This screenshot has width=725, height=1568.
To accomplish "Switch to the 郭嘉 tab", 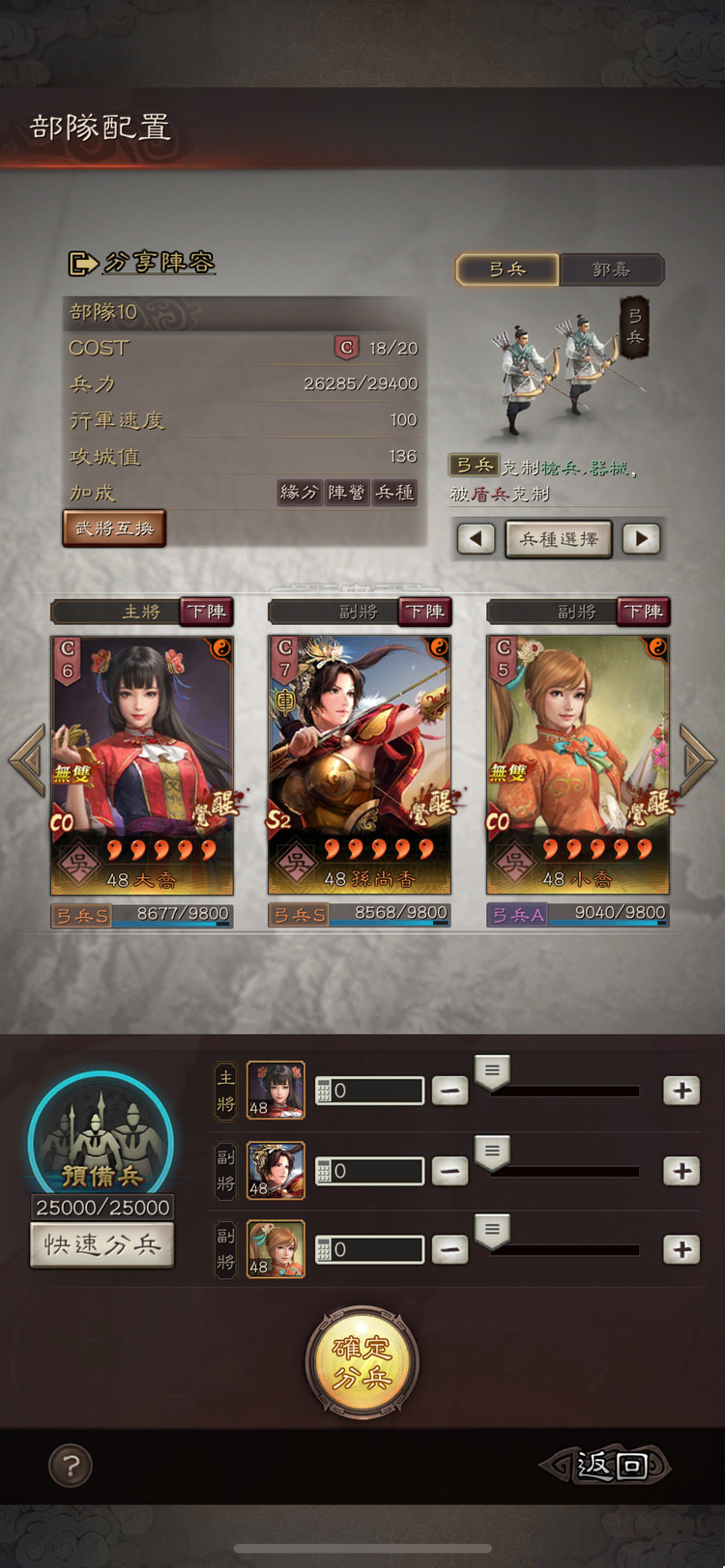I will [611, 270].
